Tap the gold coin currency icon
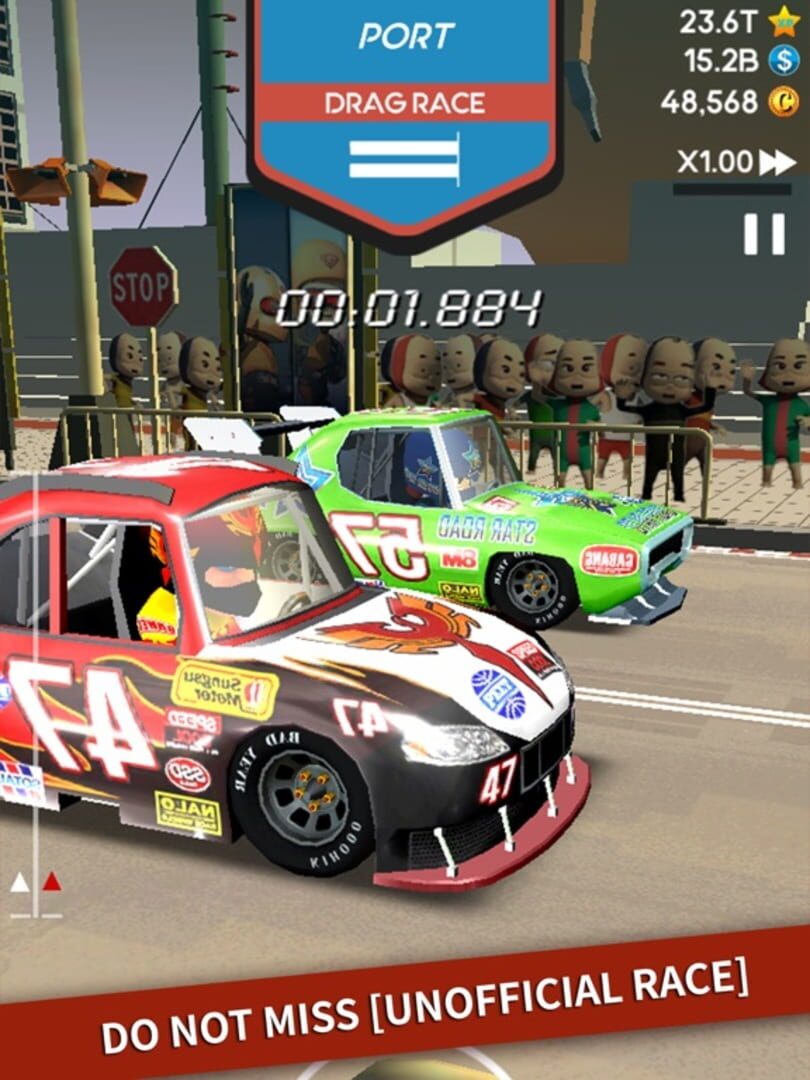Viewport: 810px width, 1080px height. pos(783,101)
